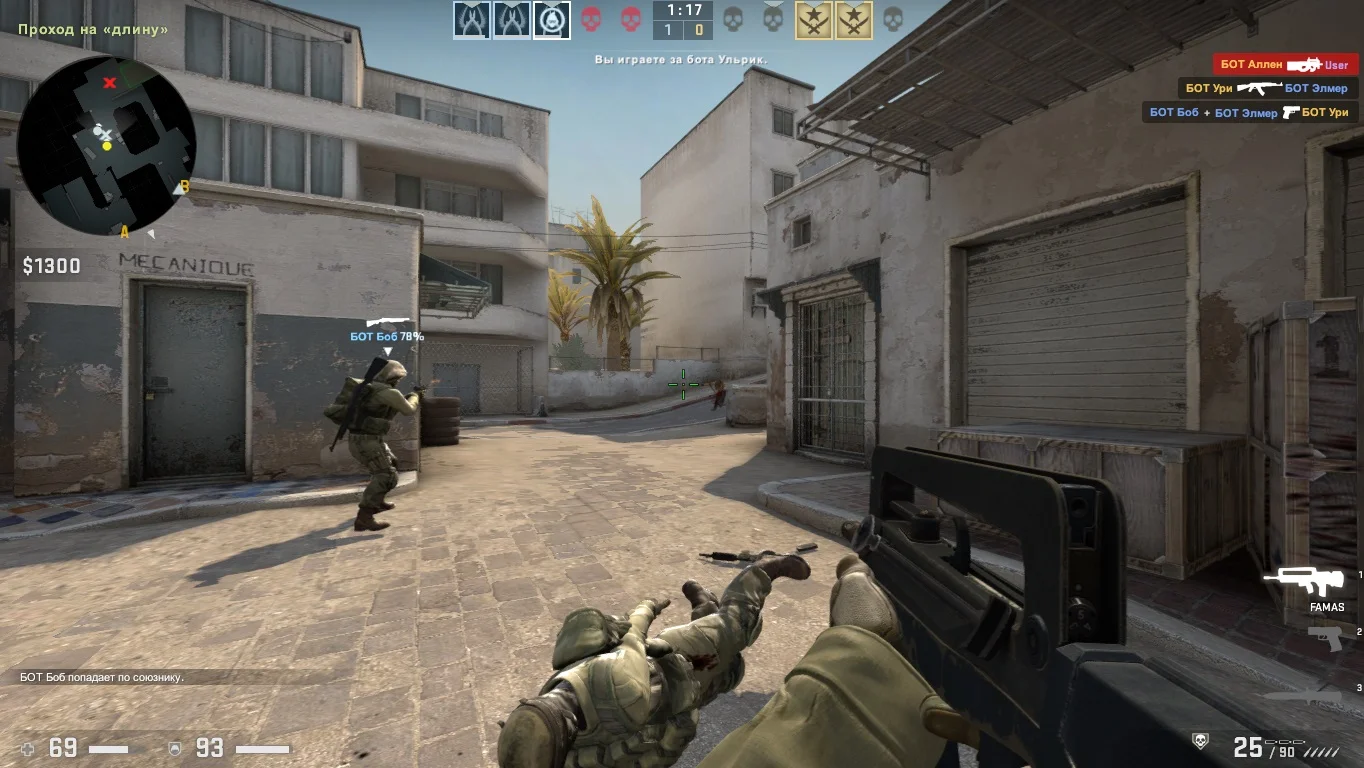Click the circular radar minimap
This screenshot has height=768, width=1364.
click(x=105, y=145)
